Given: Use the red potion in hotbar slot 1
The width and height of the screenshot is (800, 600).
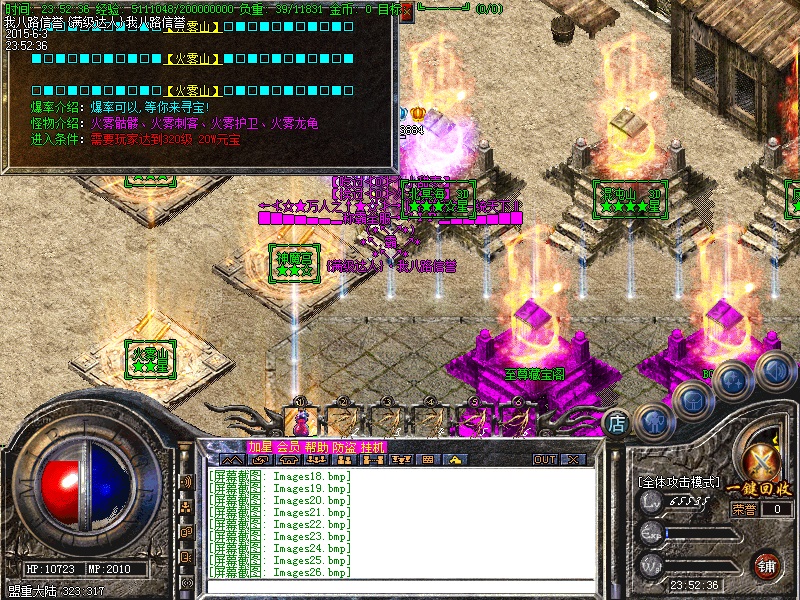Looking at the screenshot, I should 300,421.
